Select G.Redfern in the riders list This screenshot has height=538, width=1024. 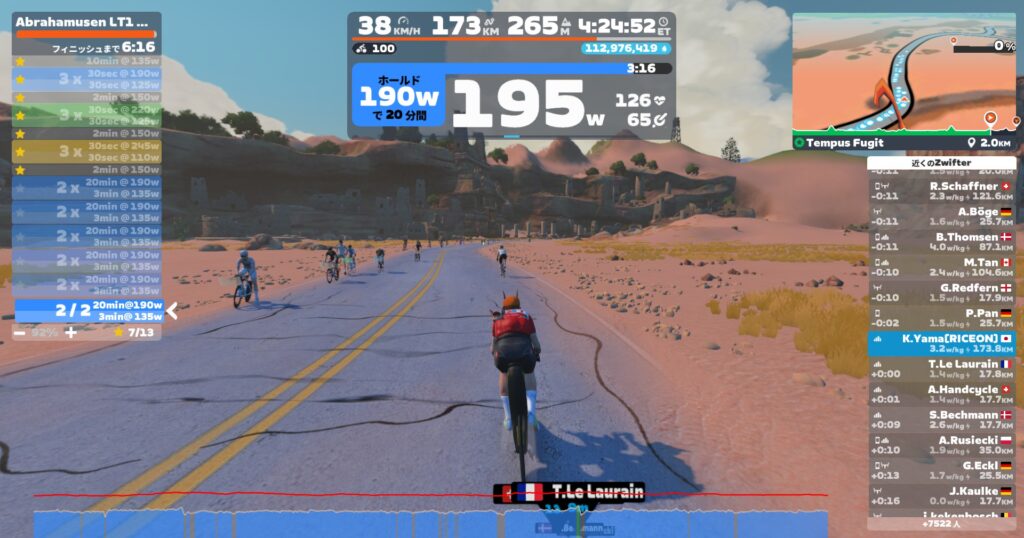tap(941, 293)
